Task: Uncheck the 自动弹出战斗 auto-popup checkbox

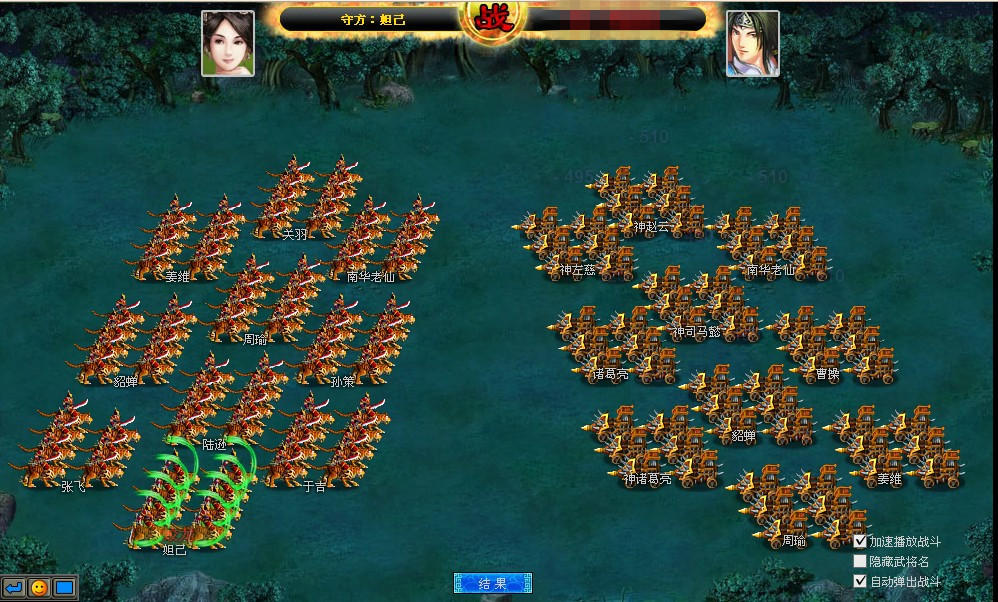Action: pos(860,581)
